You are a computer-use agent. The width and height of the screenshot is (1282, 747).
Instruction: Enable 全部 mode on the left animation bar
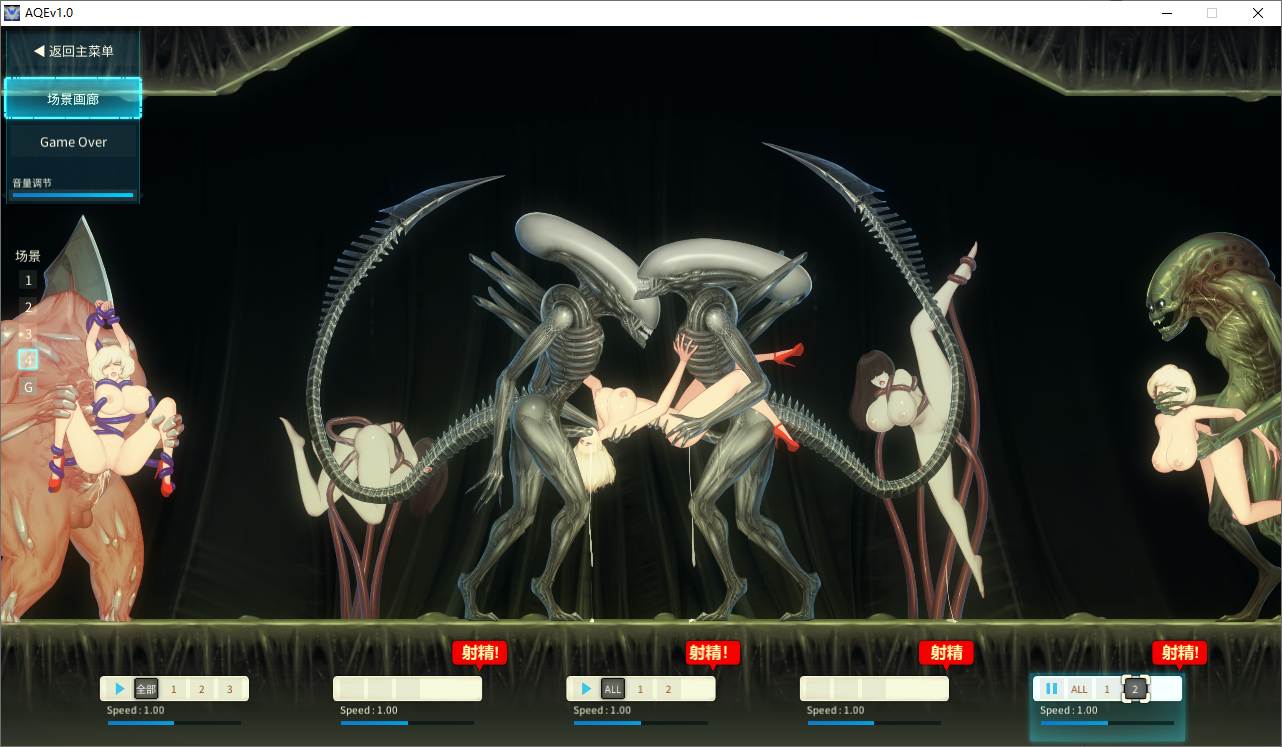pos(145,688)
